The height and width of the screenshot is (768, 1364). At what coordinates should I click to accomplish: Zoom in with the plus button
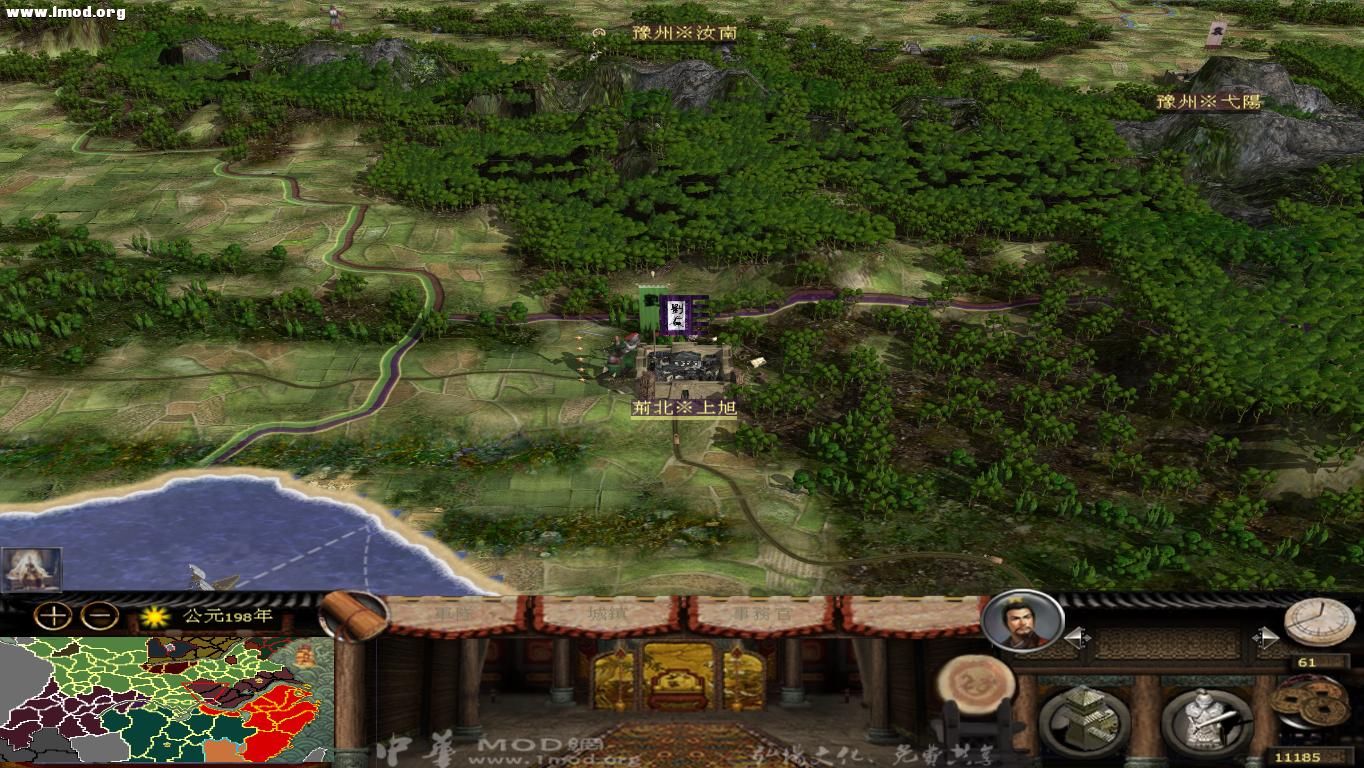51,614
